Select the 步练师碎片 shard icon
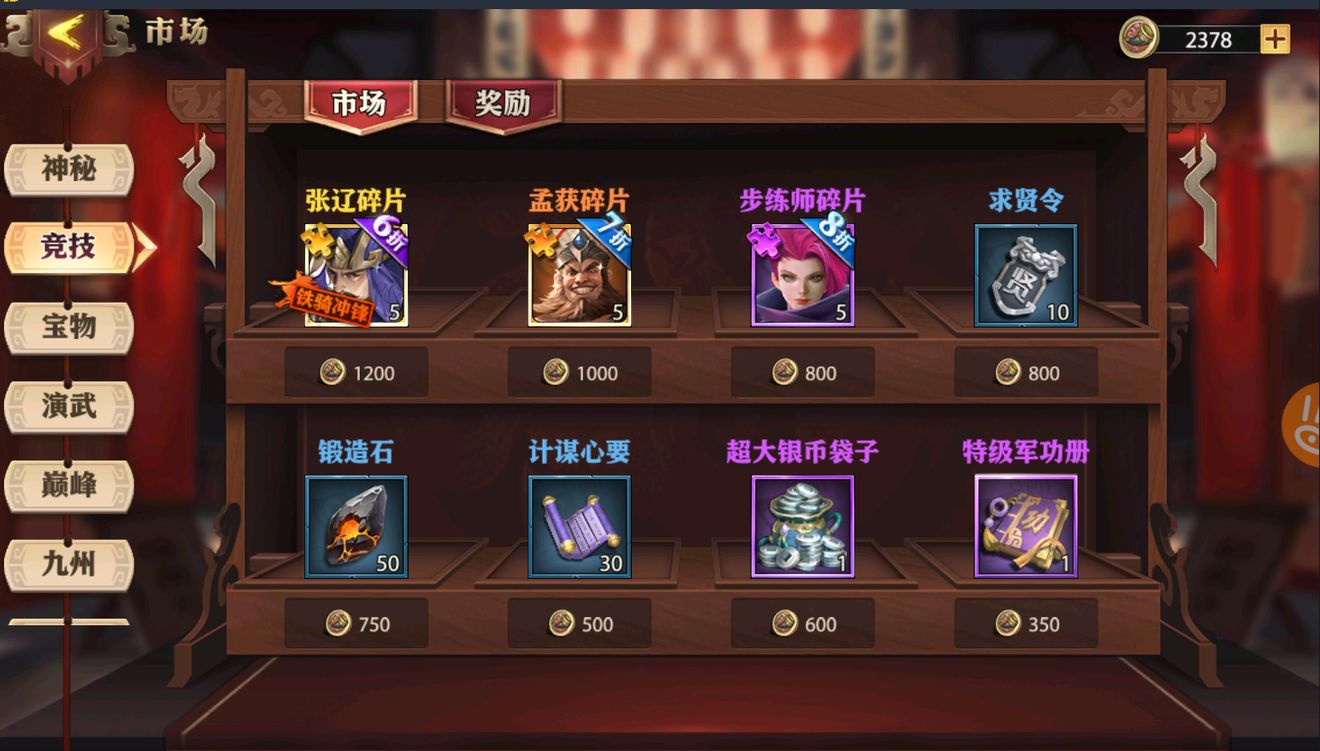The width and height of the screenshot is (1320, 751). 802,270
